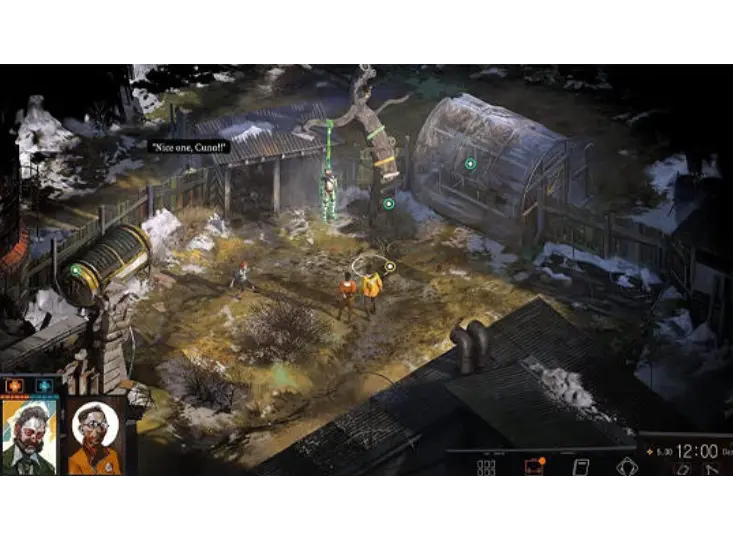
Task: Select the bearded detective portrait
Action: (30, 436)
